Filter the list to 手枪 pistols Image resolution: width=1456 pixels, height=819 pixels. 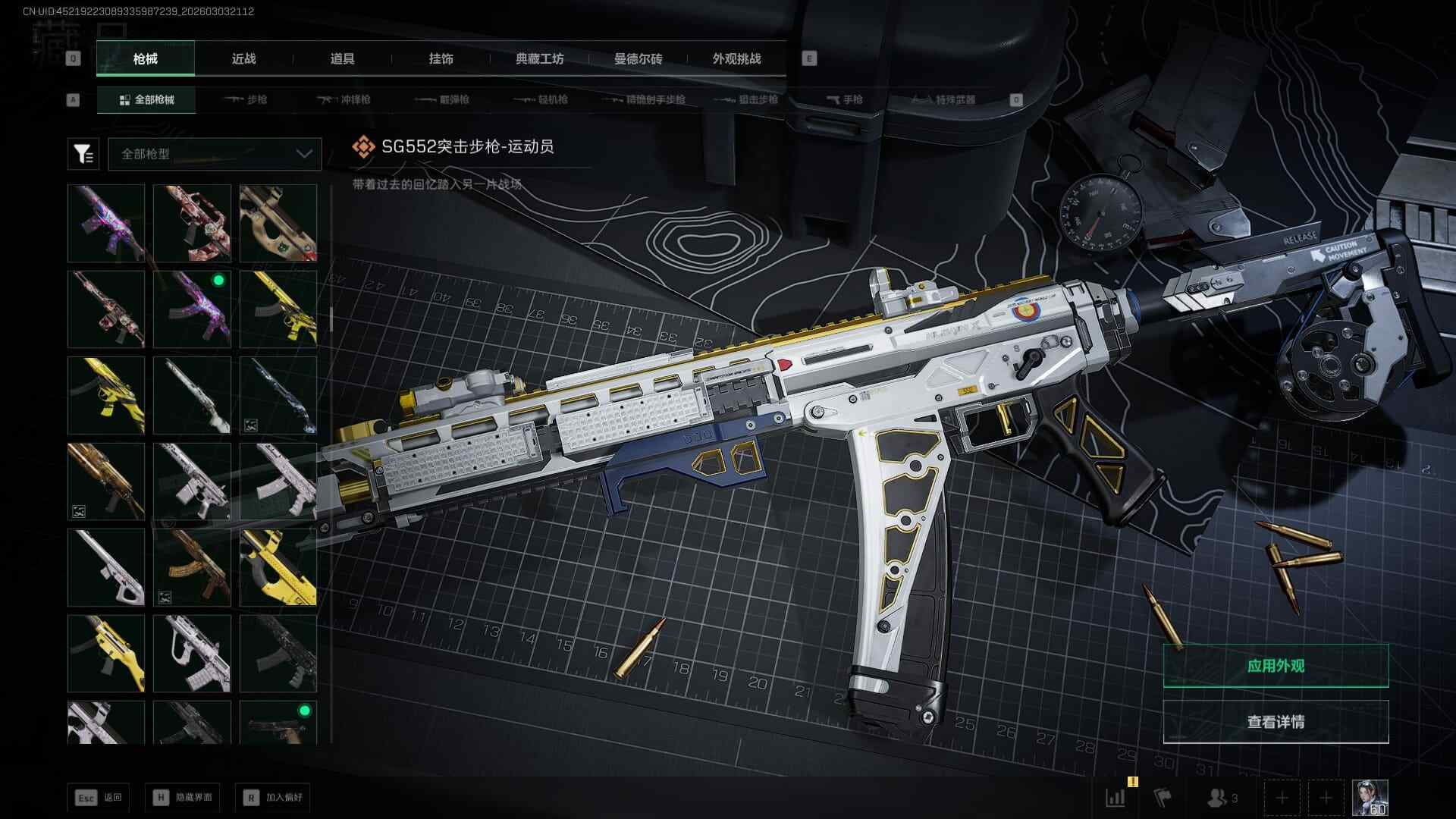pyautogui.click(x=844, y=99)
